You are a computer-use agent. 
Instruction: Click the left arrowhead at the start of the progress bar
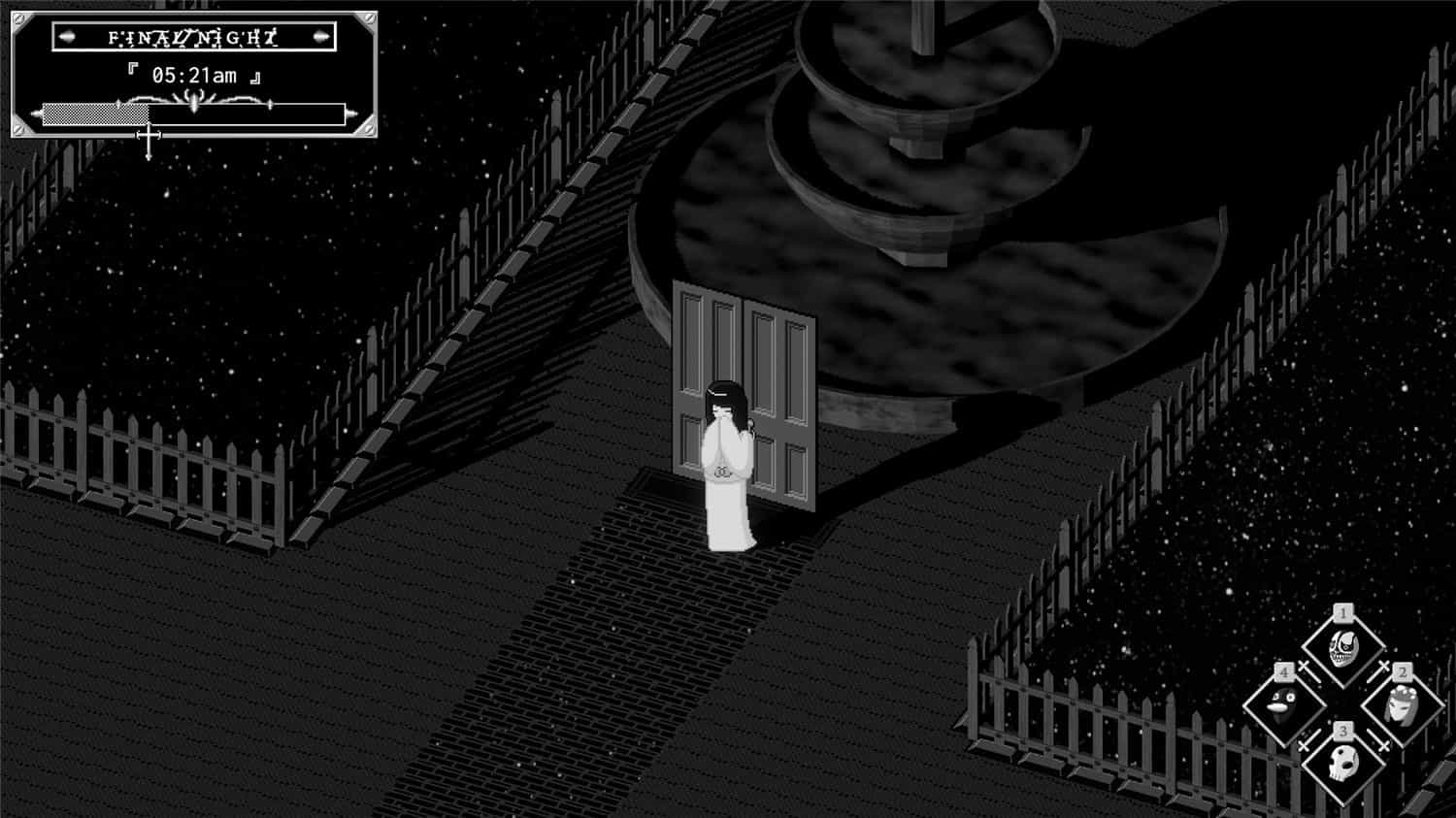coord(35,114)
